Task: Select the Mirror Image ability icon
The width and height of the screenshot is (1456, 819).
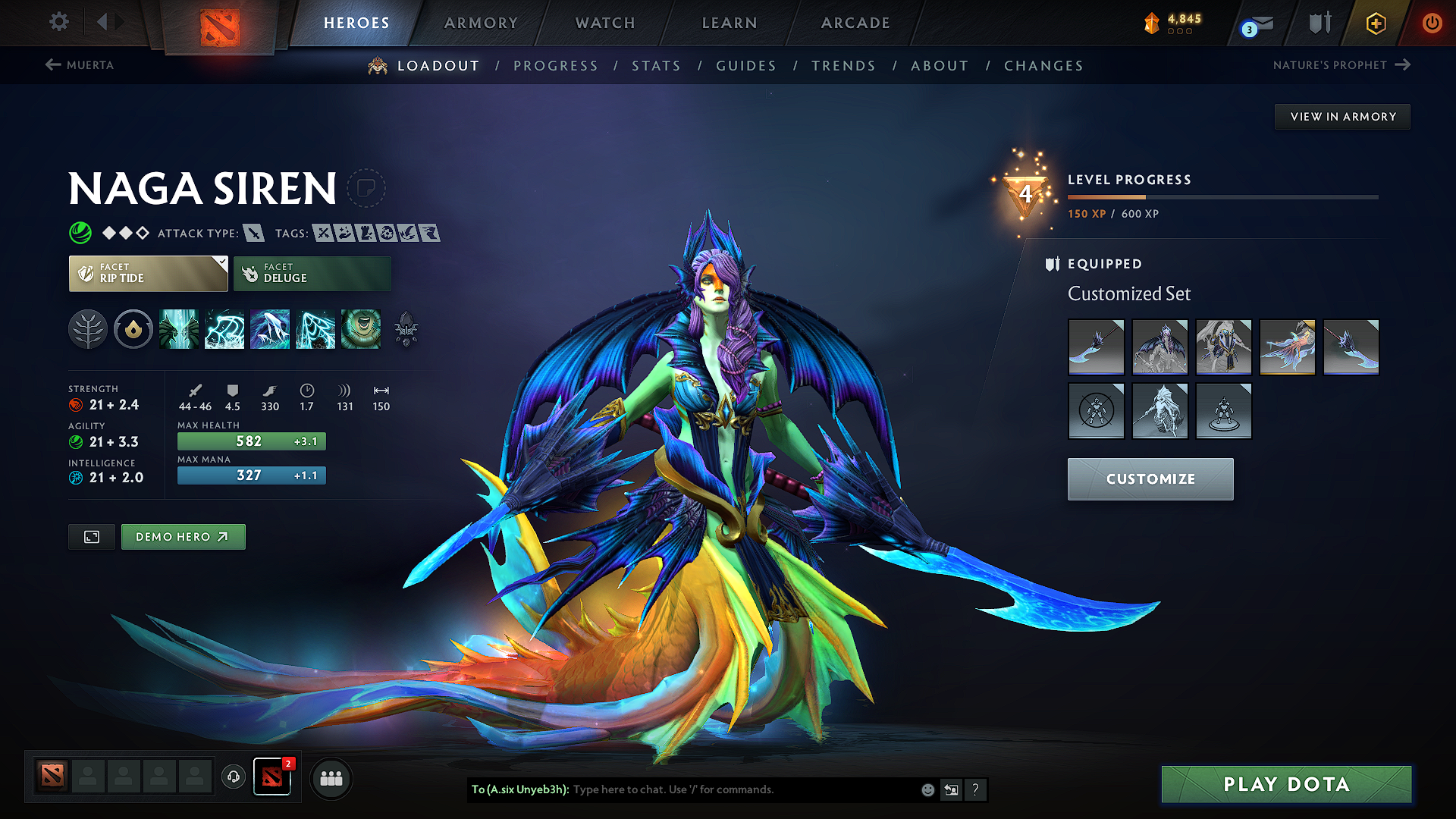Action: pos(179,329)
